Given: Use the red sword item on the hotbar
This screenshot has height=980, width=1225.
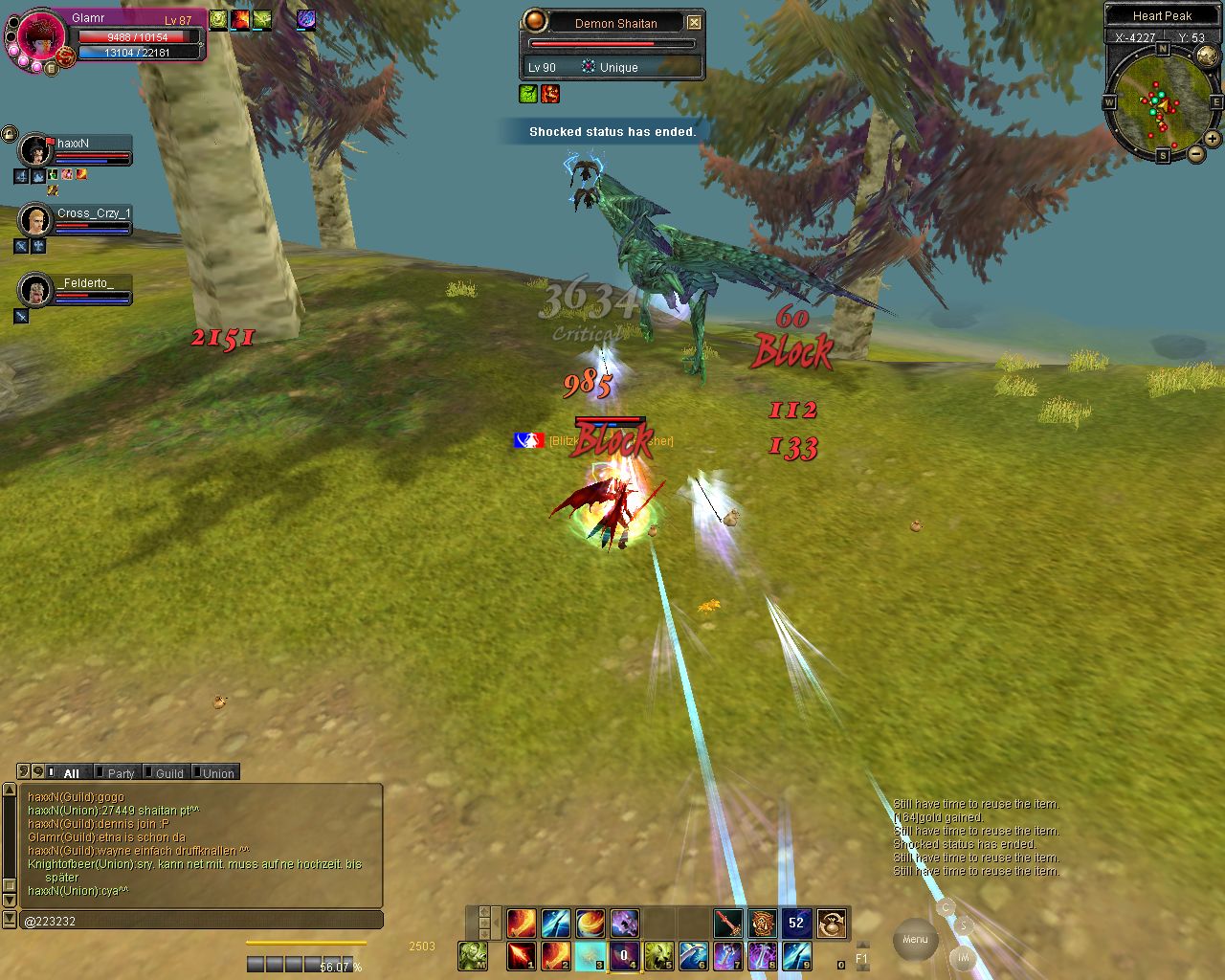Looking at the screenshot, I should click(728, 924).
